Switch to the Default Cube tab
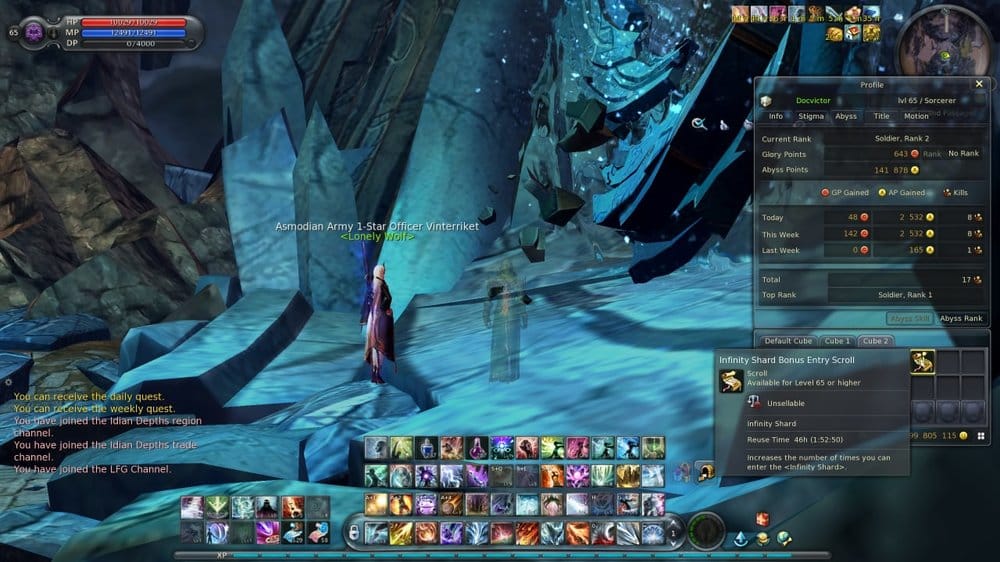 (786, 341)
